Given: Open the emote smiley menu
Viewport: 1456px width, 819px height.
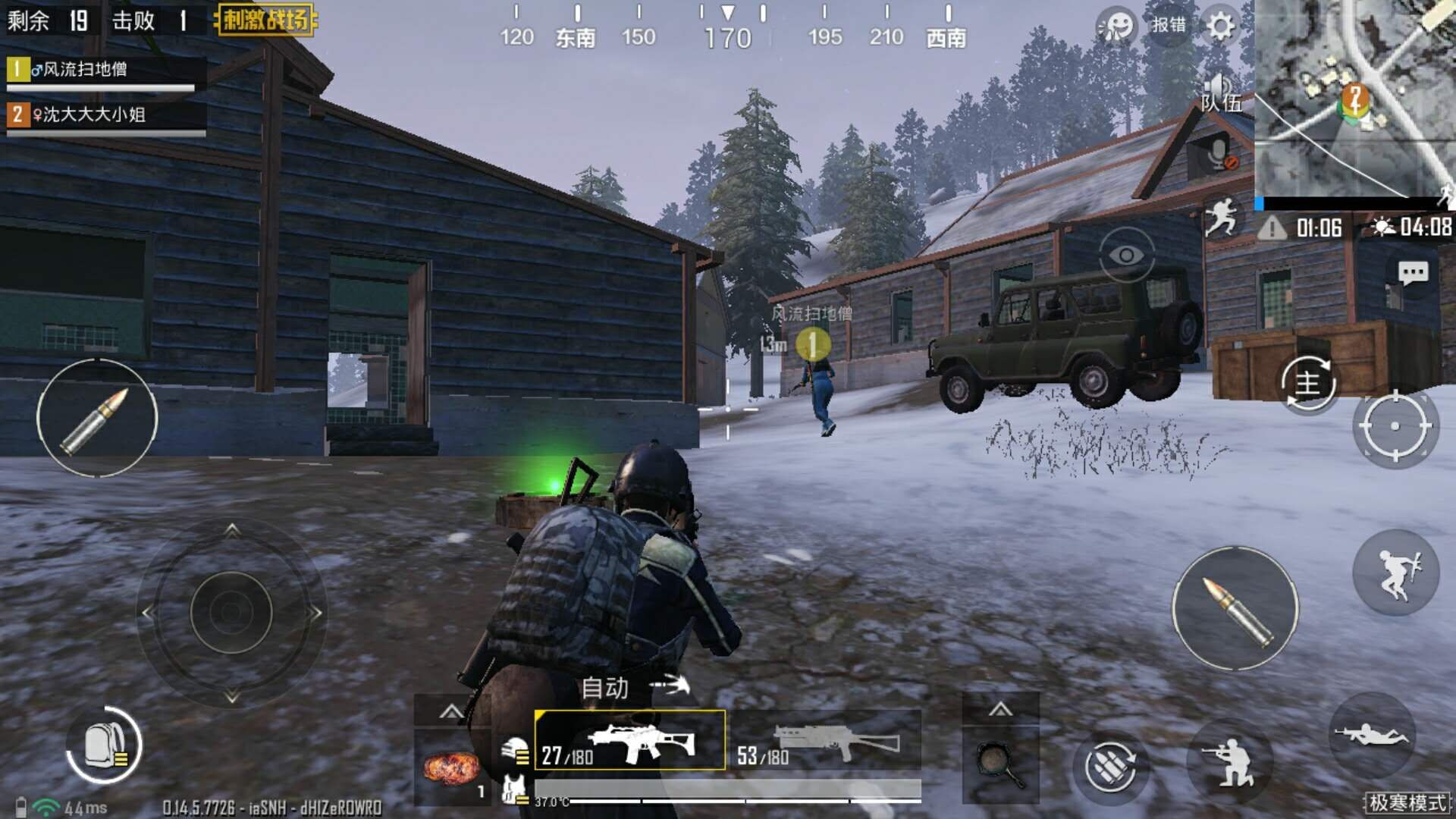Looking at the screenshot, I should pos(1116,27).
